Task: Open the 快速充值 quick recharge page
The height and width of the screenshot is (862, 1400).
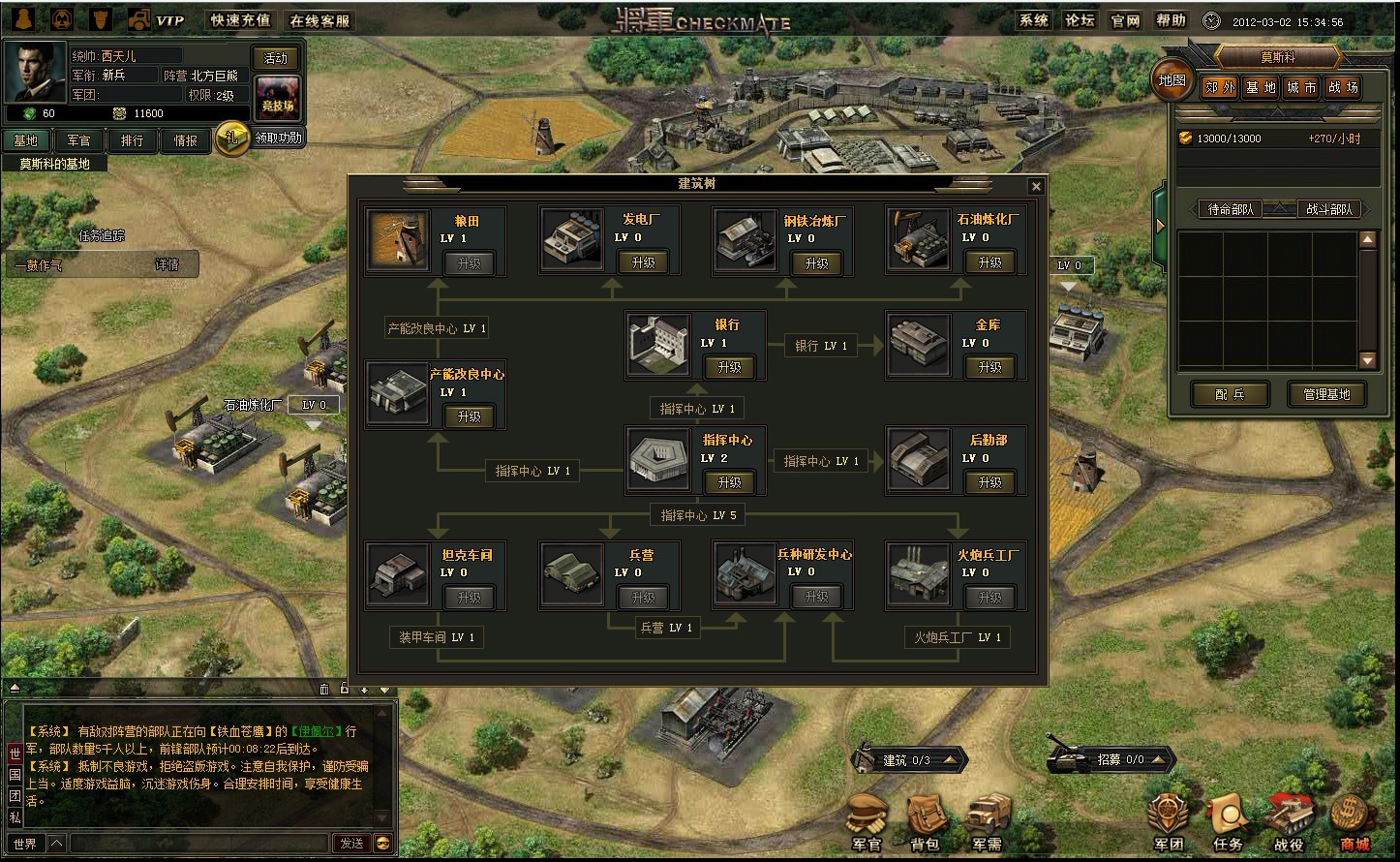Action: click(241, 20)
